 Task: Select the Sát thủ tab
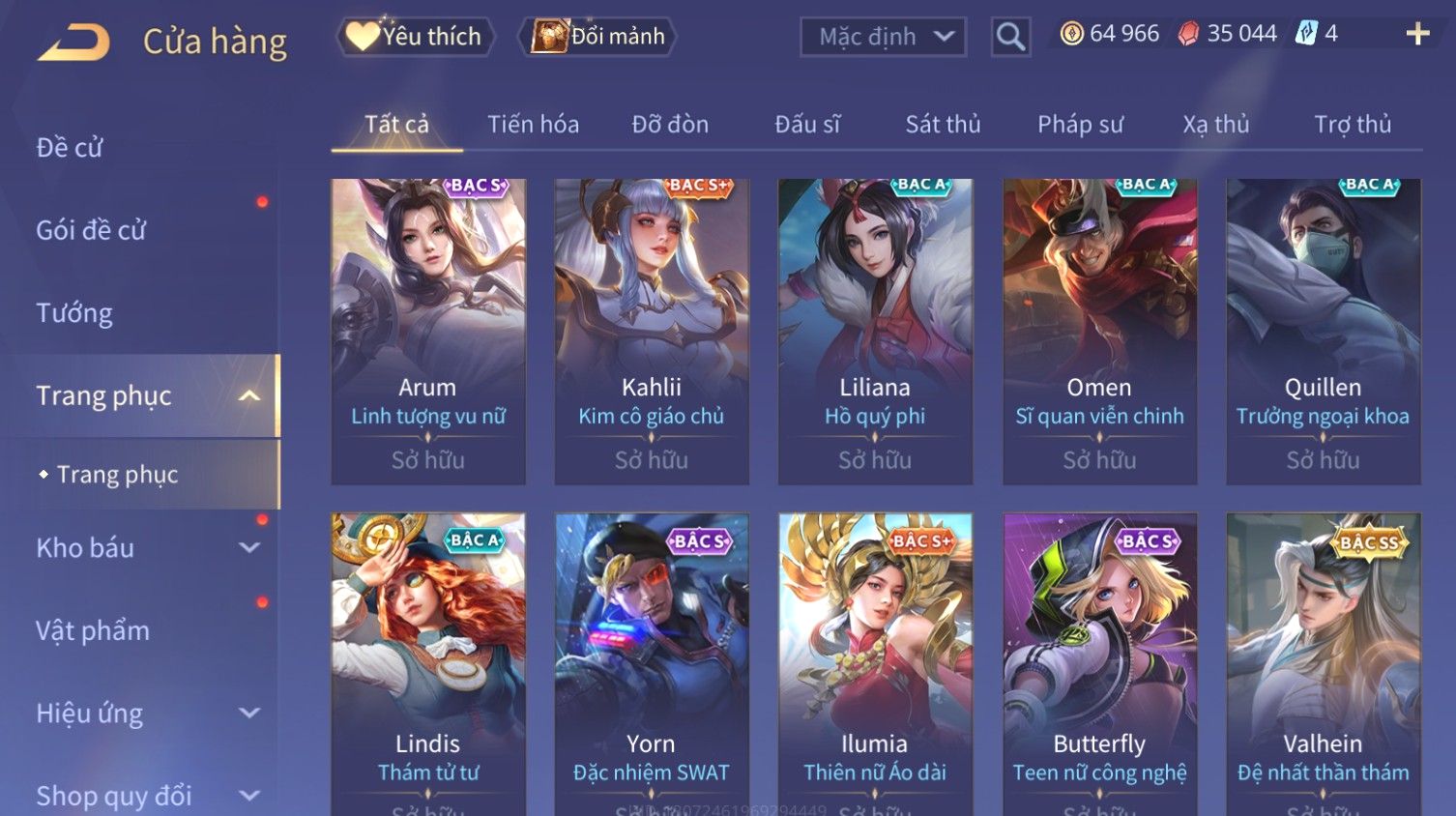943,125
